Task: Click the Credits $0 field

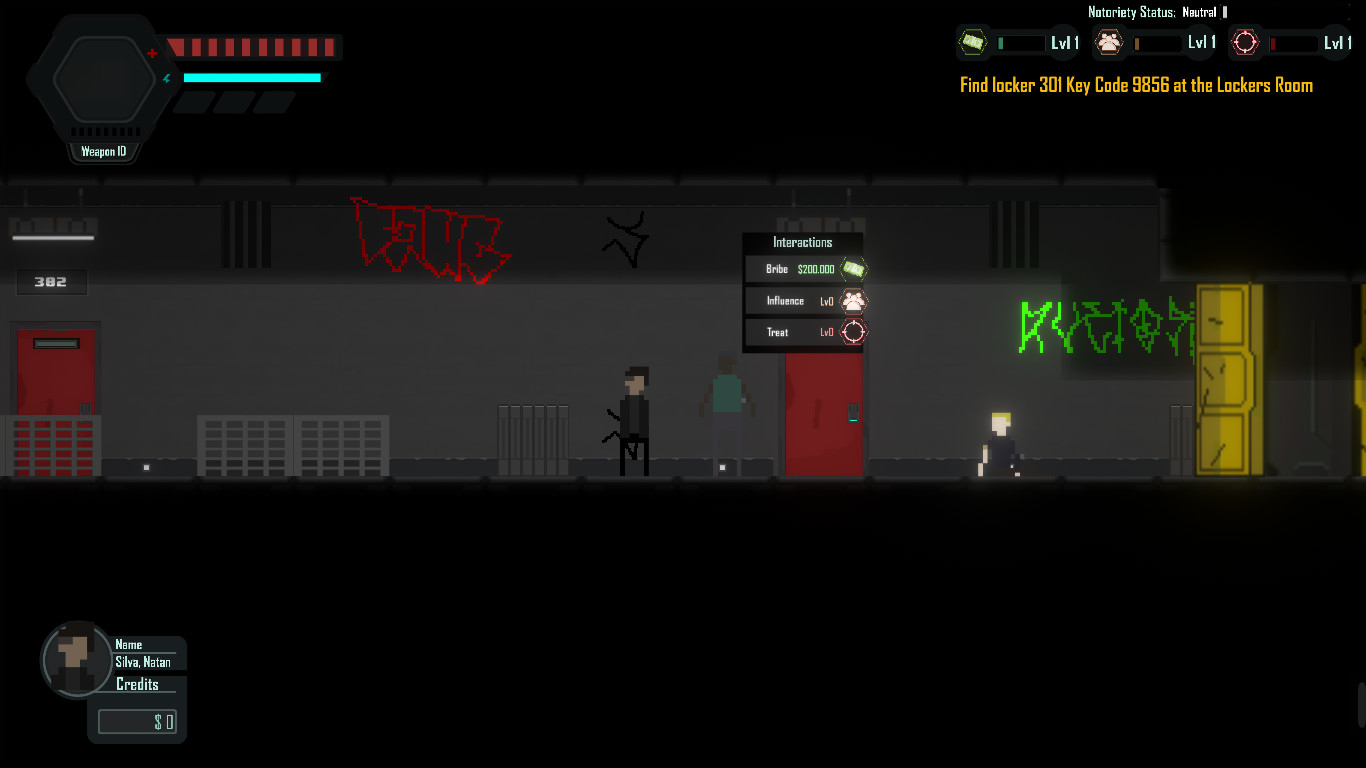Action: pyautogui.click(x=136, y=721)
